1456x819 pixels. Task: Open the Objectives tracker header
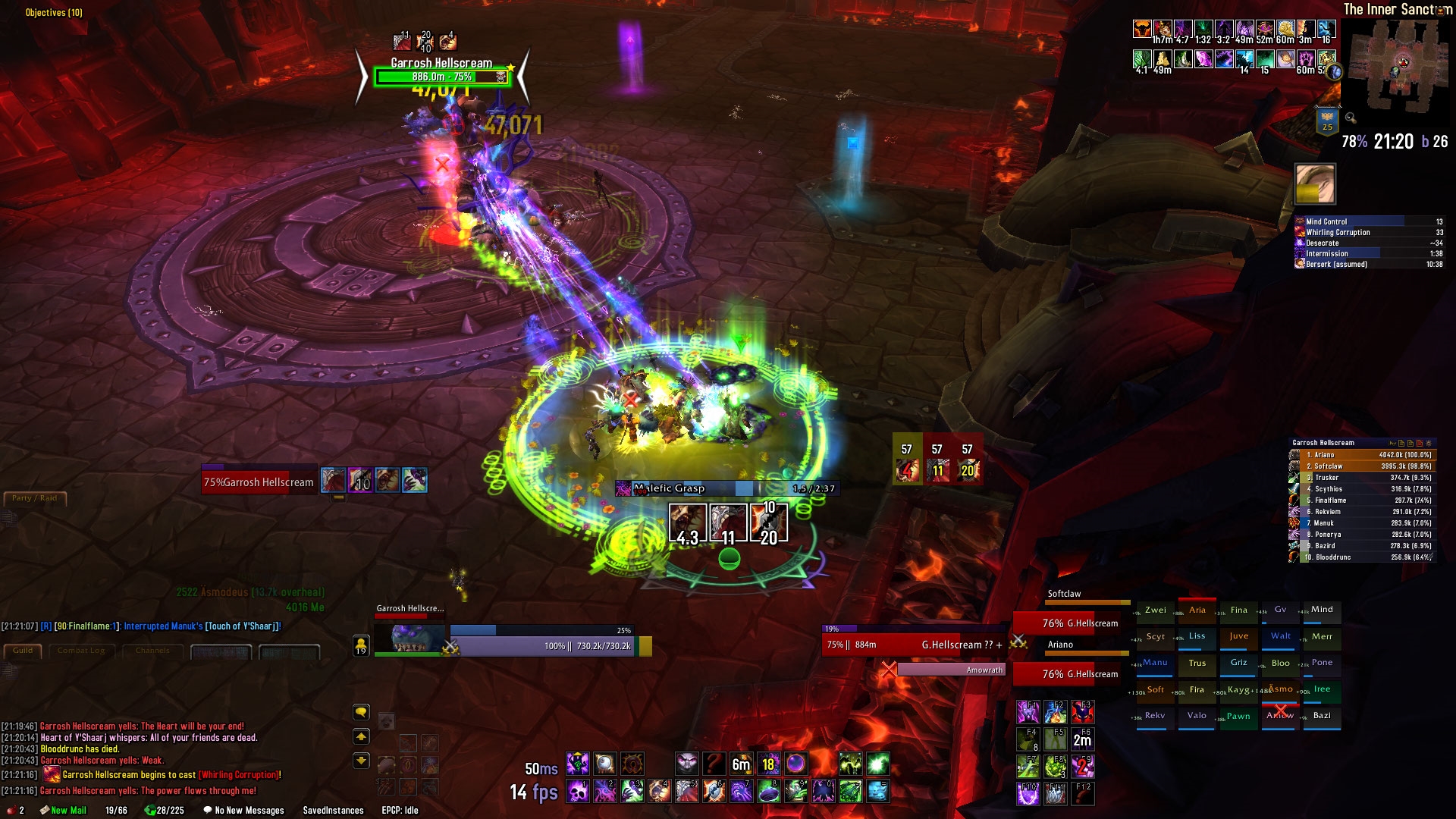[x=54, y=12]
